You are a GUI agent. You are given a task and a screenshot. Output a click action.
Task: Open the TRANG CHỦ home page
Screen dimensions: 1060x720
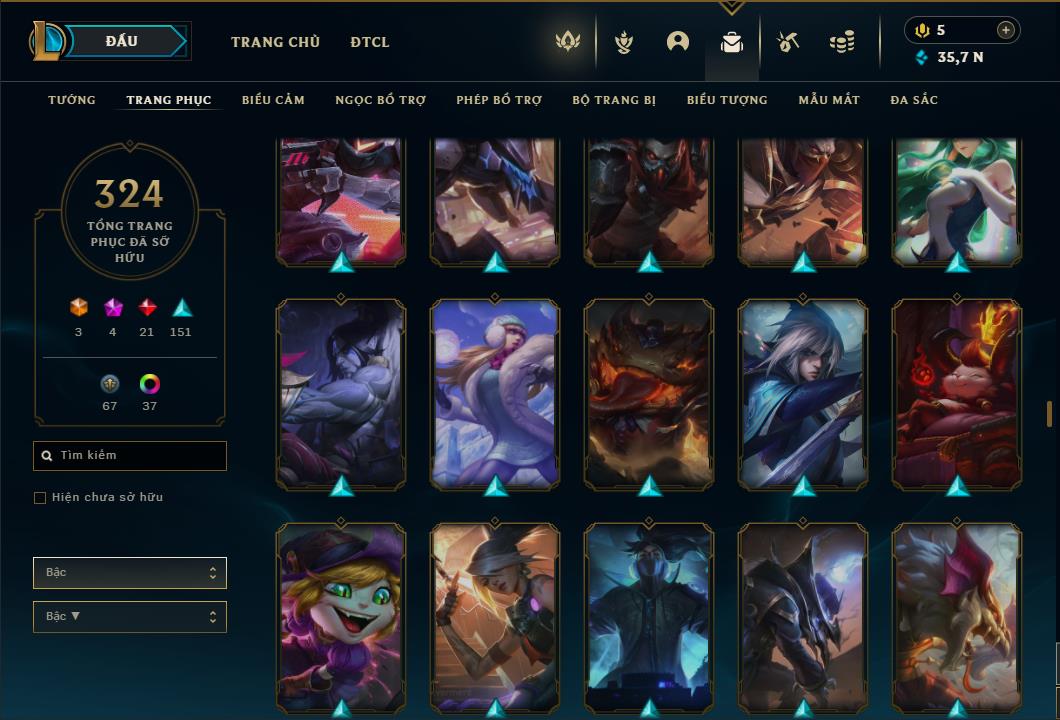(x=275, y=42)
